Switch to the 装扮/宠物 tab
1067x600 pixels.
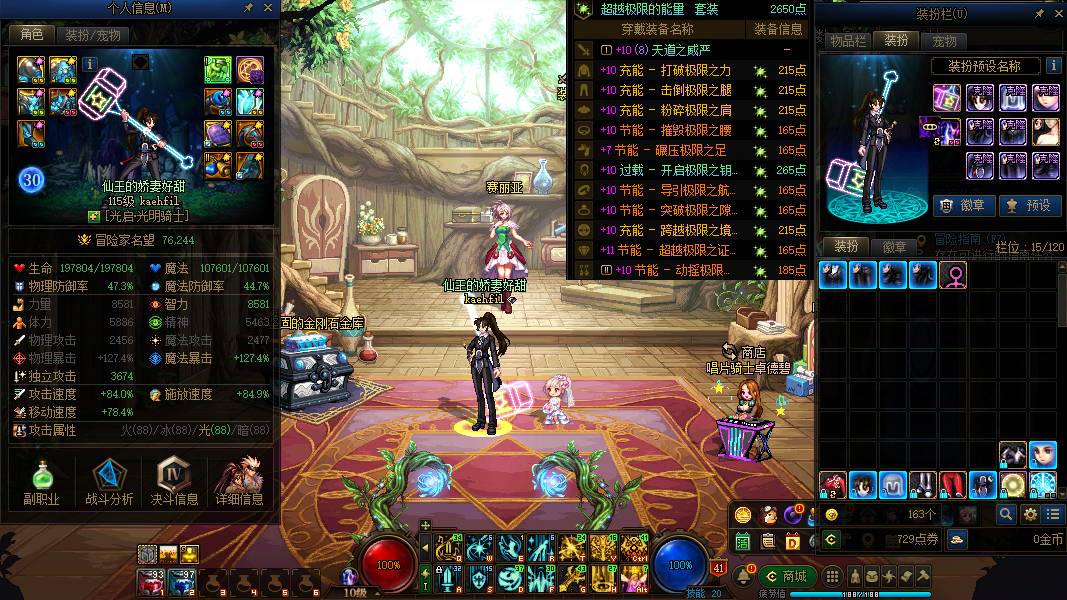click(93, 35)
